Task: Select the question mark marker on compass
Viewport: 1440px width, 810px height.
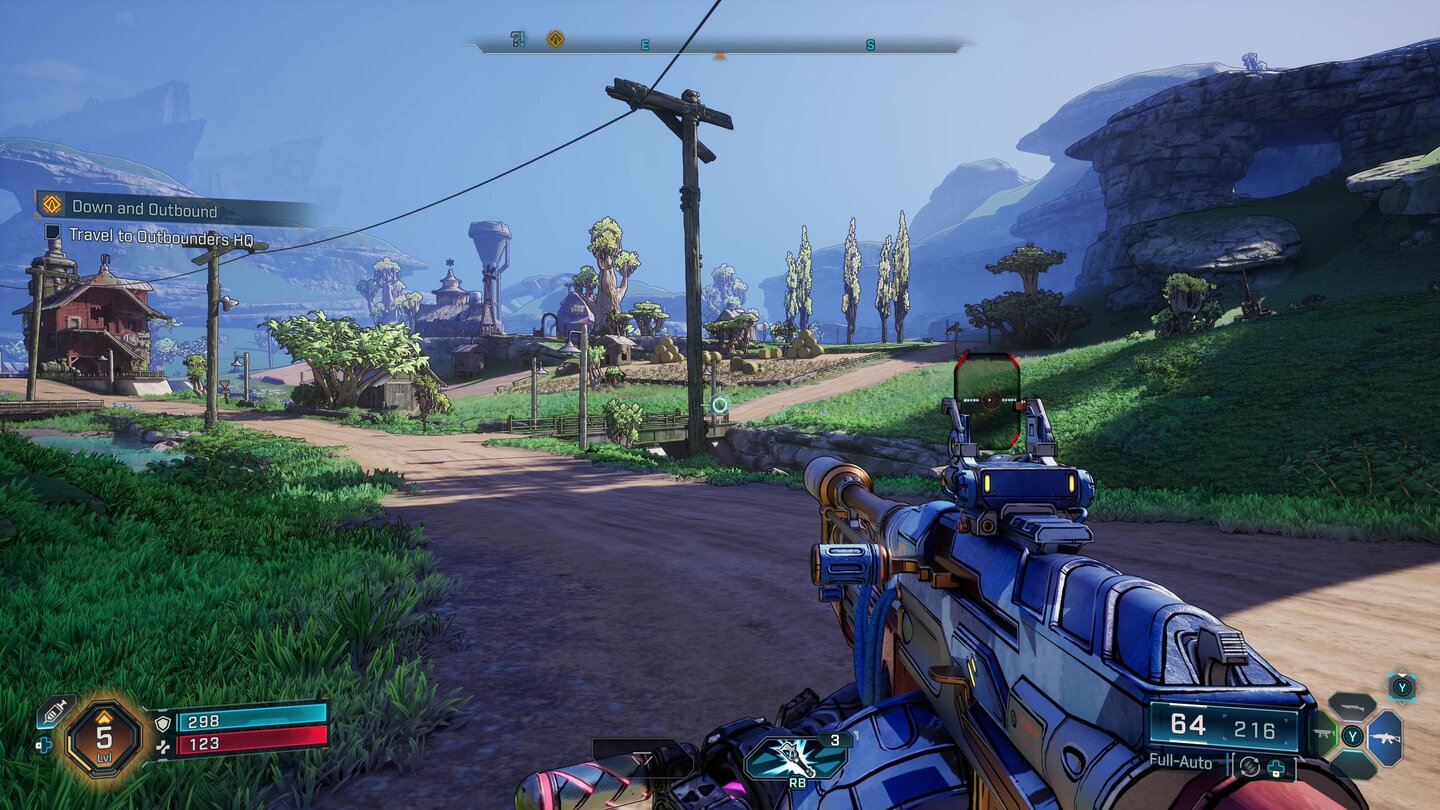Action: tap(517, 39)
